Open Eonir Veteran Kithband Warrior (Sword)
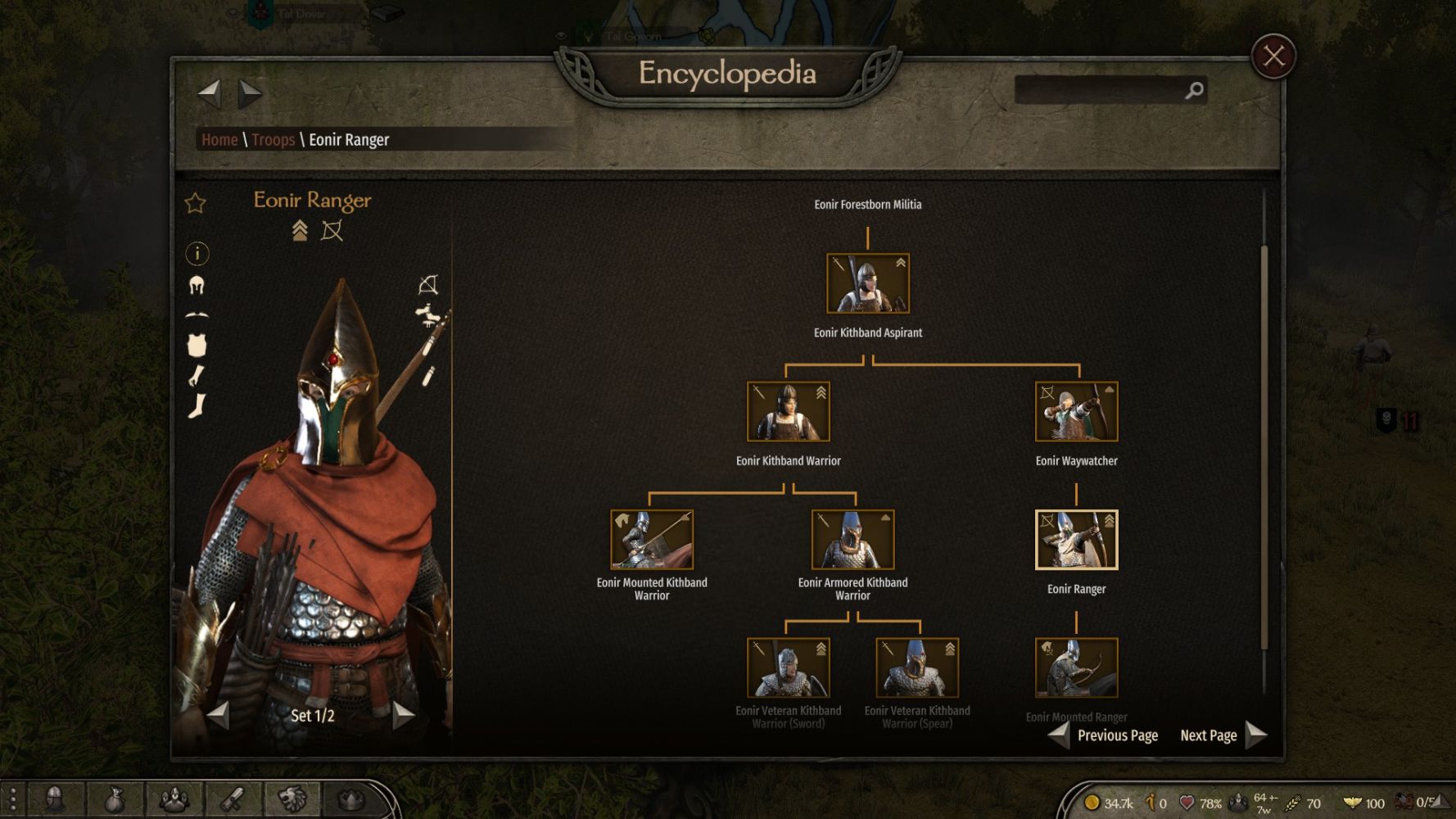 [x=788, y=667]
